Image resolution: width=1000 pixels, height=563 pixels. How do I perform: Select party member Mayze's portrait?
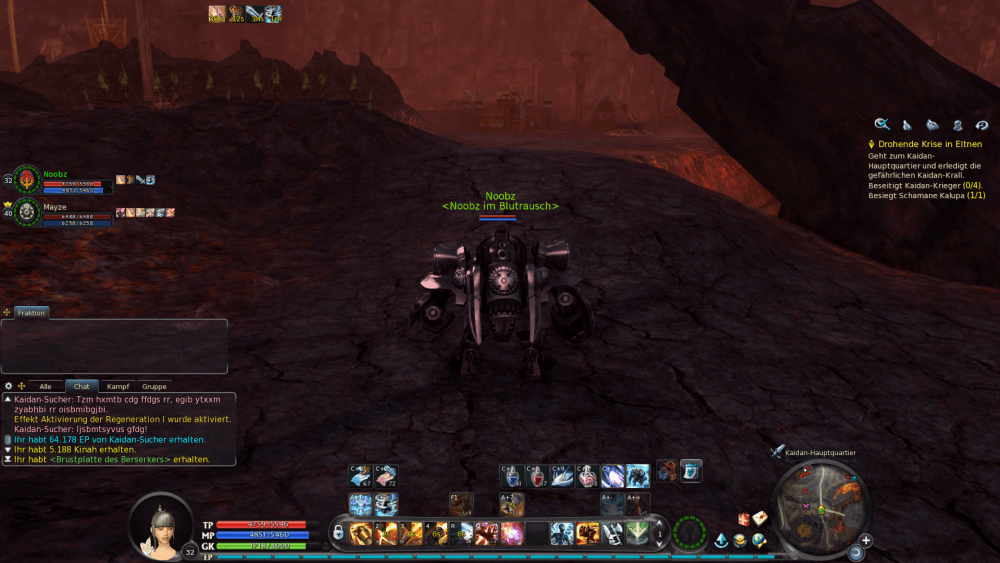[27, 212]
